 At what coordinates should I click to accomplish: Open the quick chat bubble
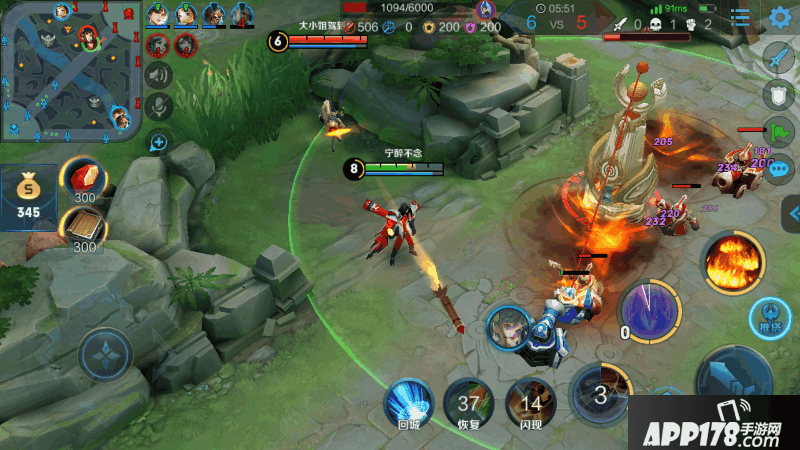778,166
